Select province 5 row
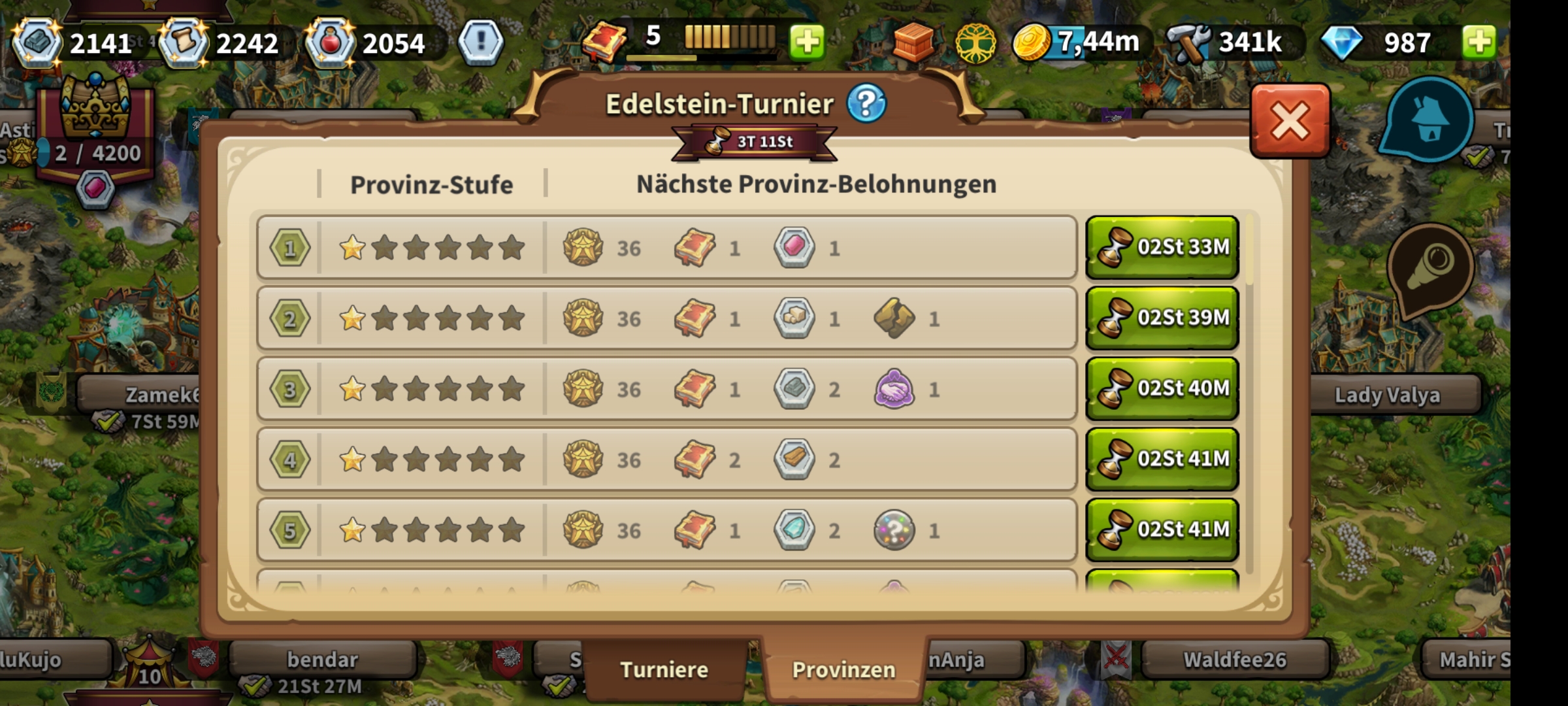The image size is (1568, 706). point(666,530)
